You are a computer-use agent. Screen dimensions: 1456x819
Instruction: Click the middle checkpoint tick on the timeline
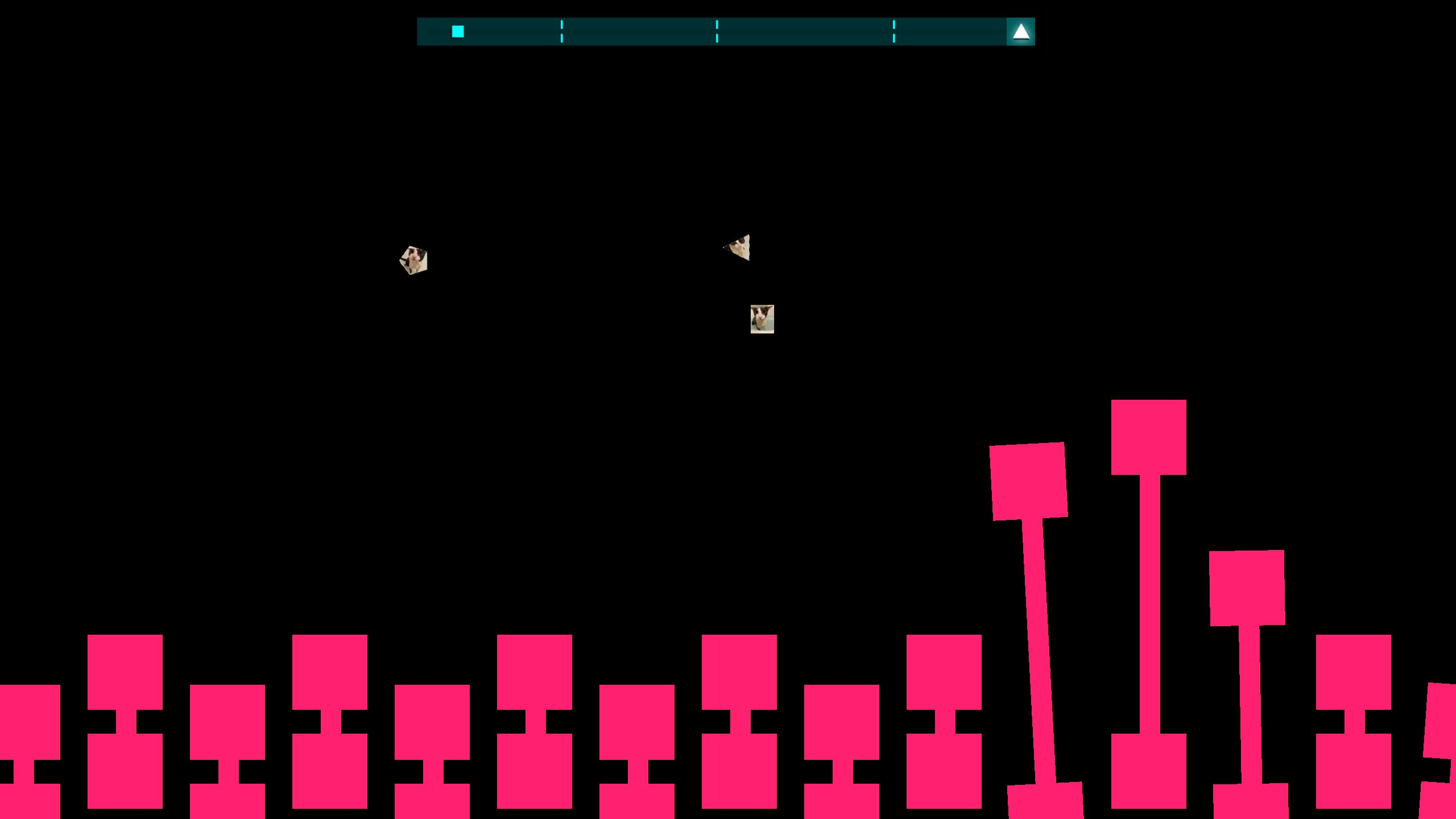[717, 31]
